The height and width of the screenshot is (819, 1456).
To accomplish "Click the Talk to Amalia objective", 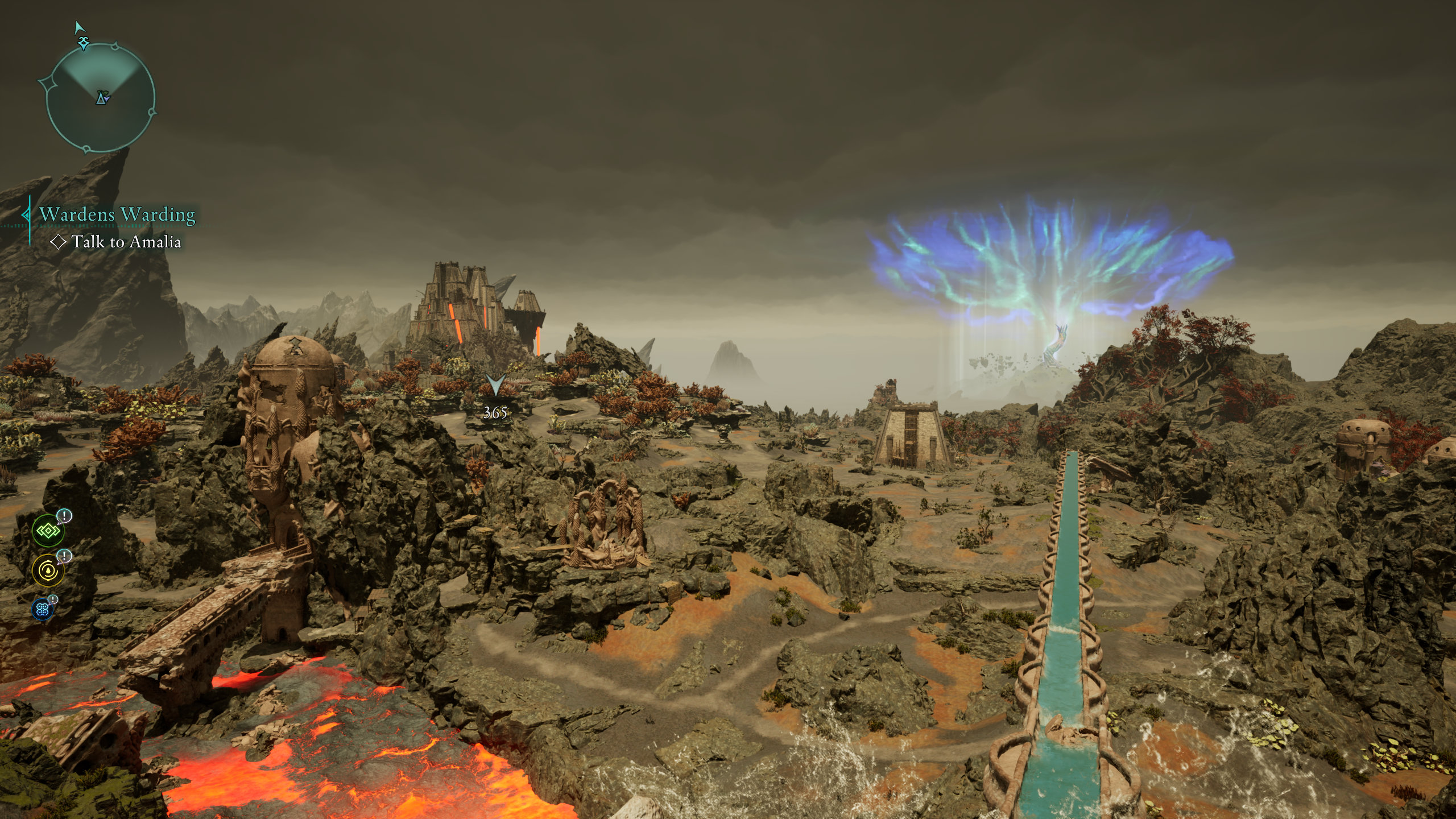I will (x=126, y=242).
